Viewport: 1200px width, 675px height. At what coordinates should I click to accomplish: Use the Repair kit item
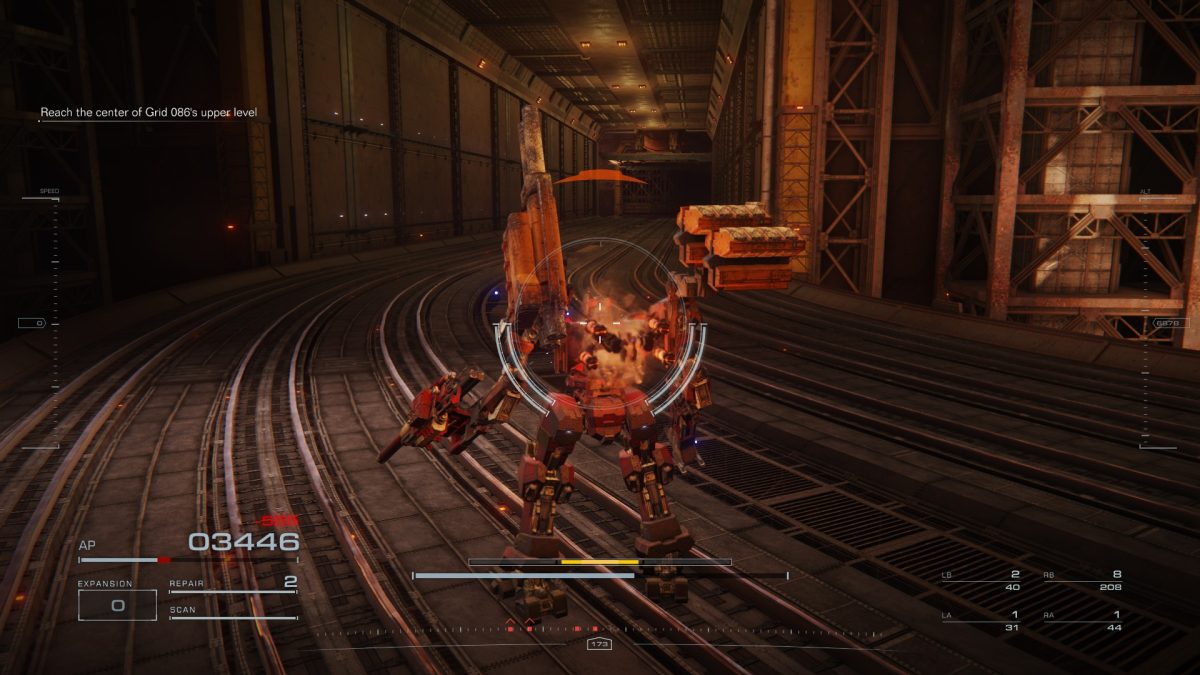coord(233,584)
